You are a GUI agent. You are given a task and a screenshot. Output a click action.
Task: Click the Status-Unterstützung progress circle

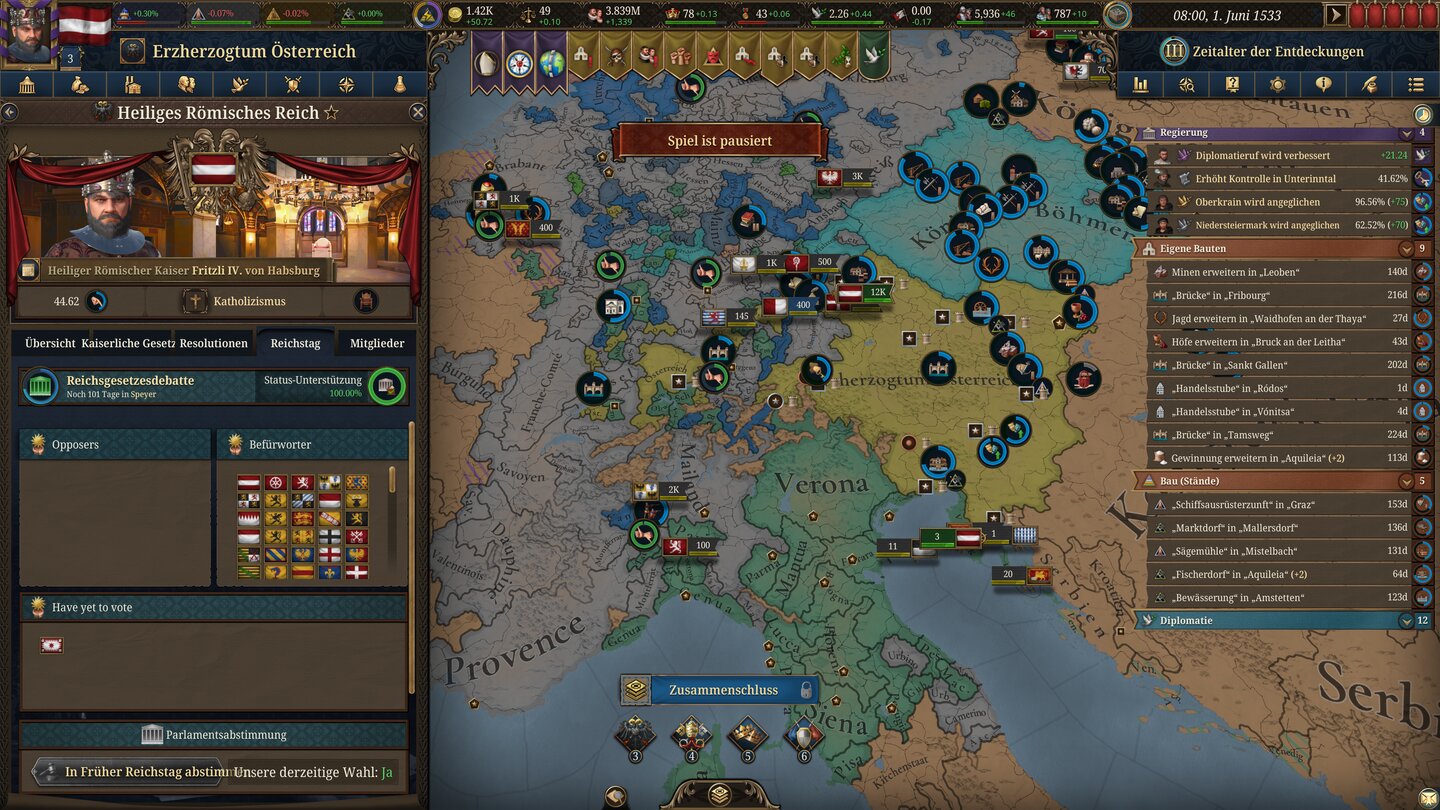point(385,386)
